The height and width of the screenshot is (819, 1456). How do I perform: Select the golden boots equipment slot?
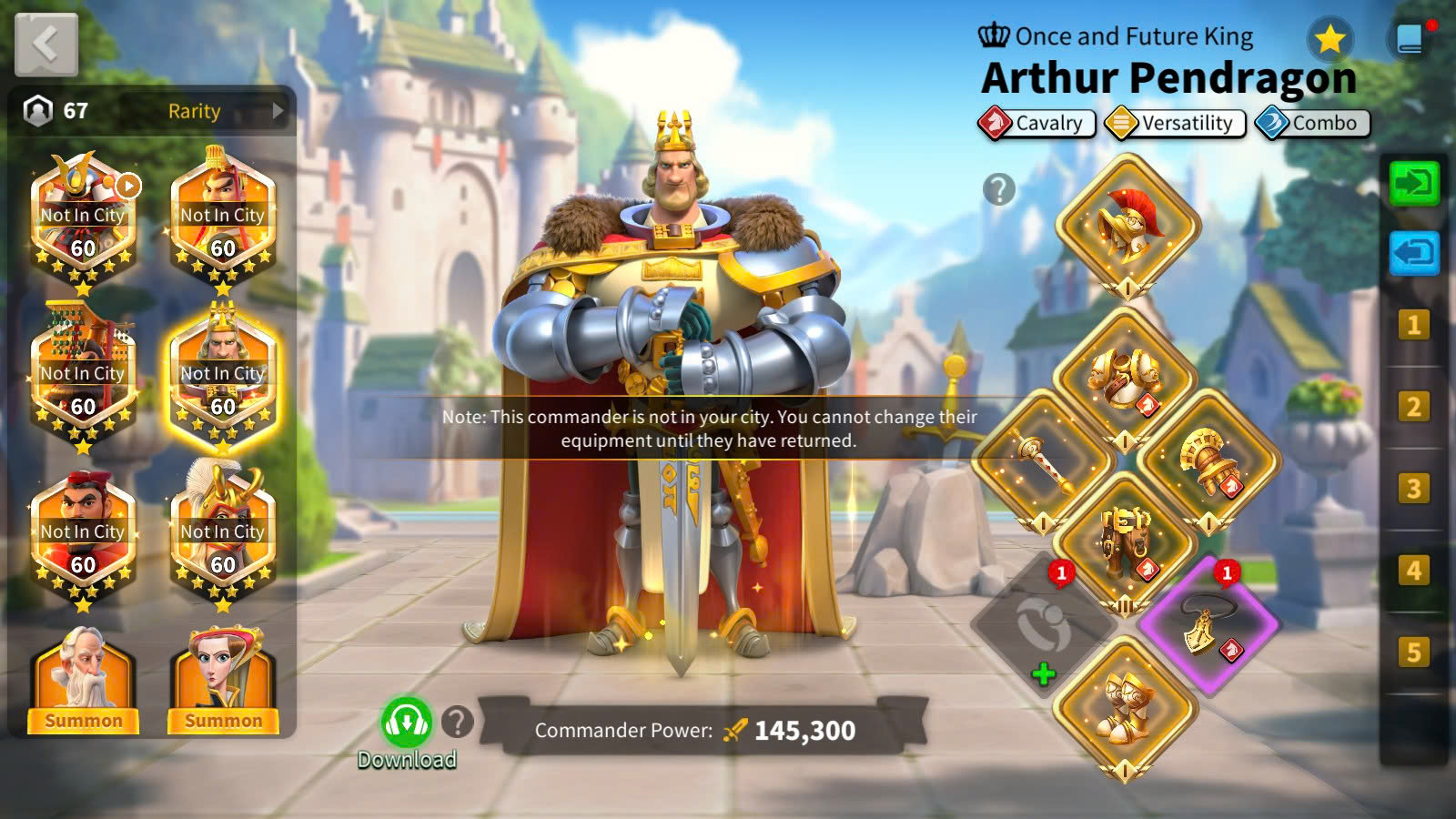click(1126, 708)
